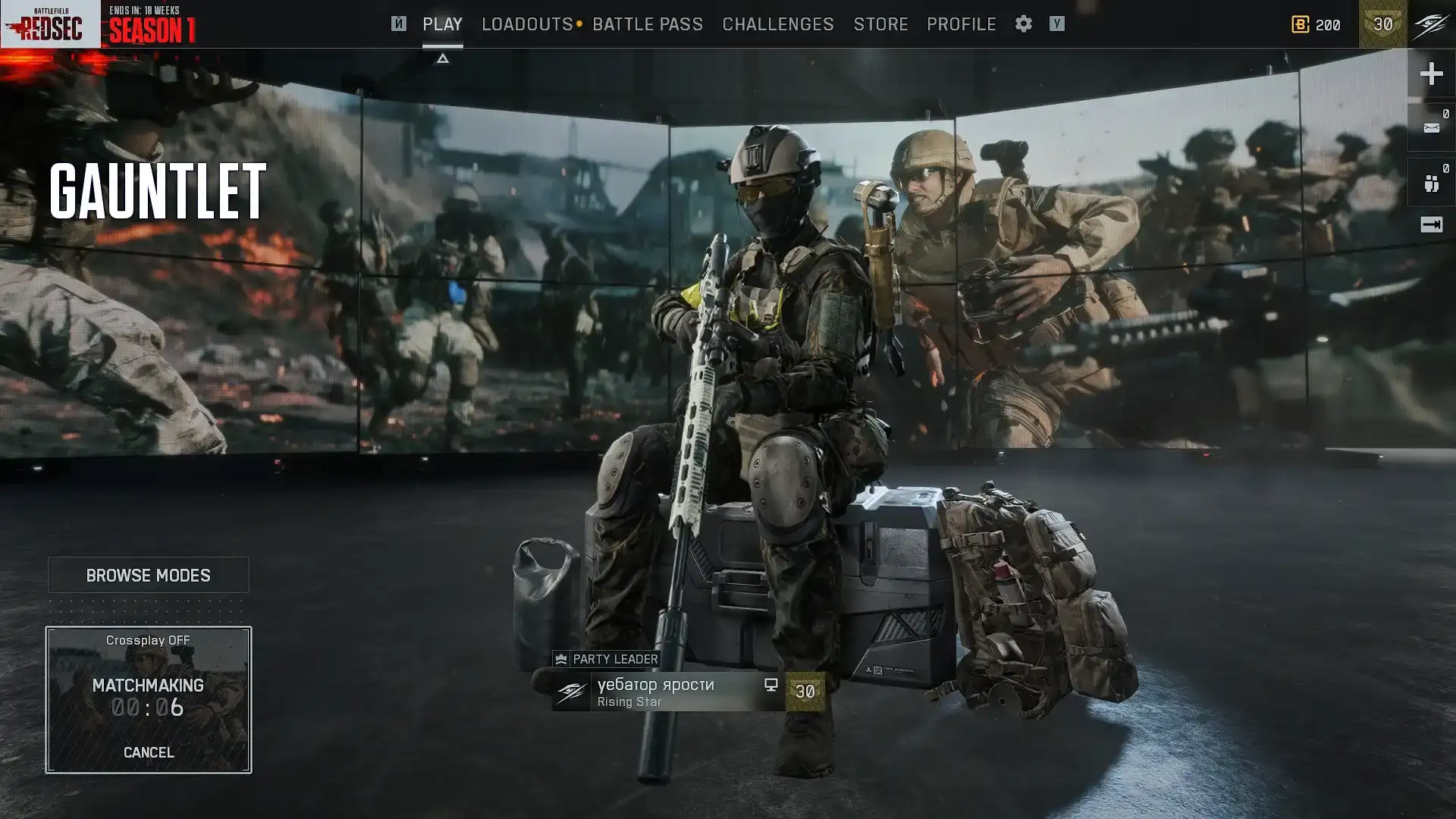Viewport: 1456px width, 819px height.
Task: Open the BATTLE PASS tab
Action: click(648, 24)
